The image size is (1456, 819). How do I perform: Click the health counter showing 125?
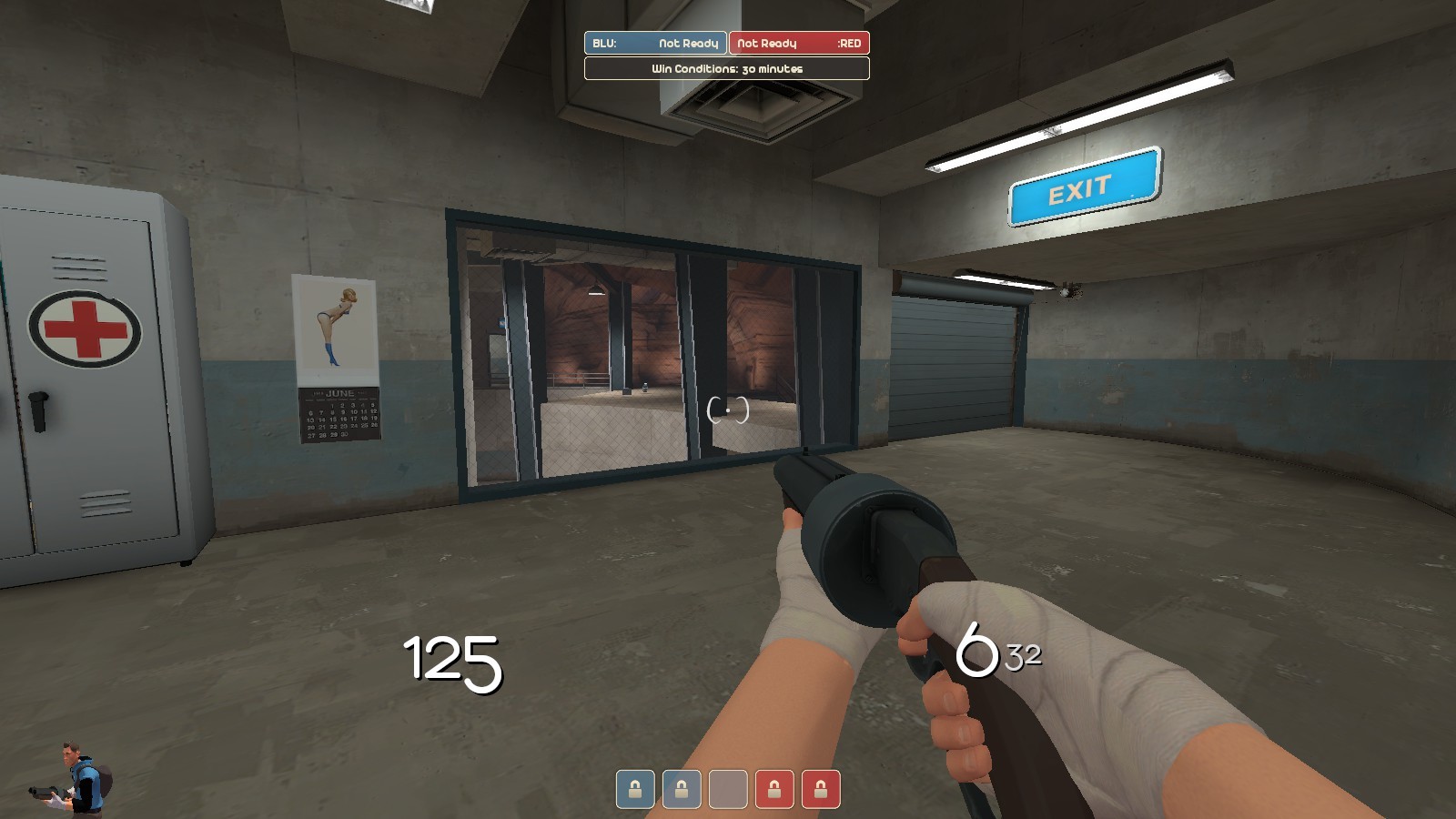[450, 663]
